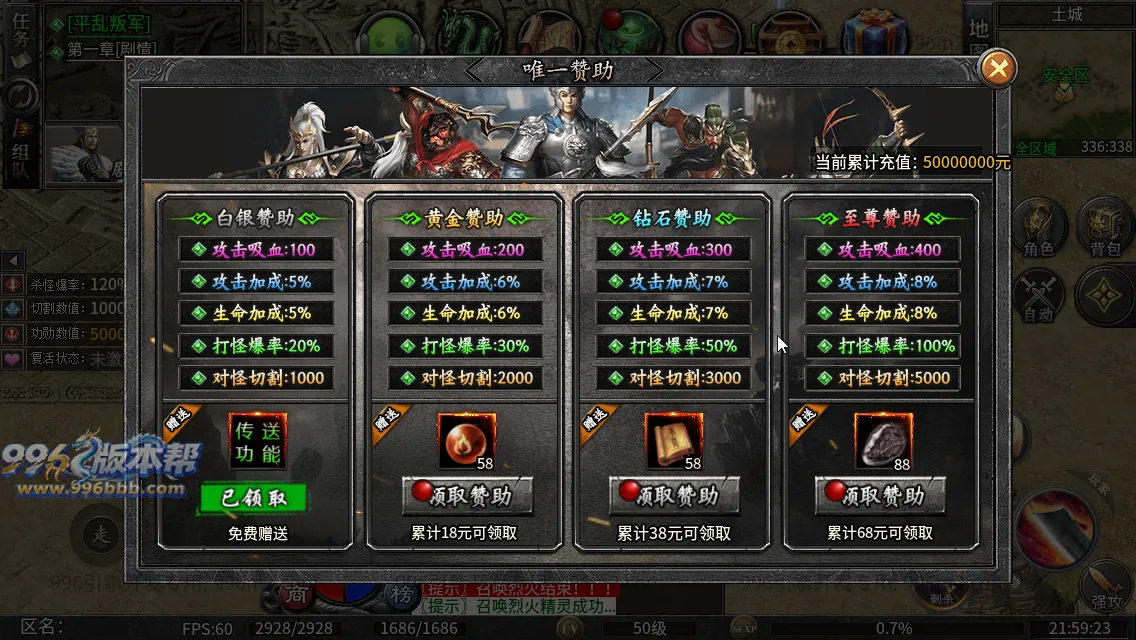Claim the 黄金赞助 reward at 18元
1136x640 pixels.
[467, 495]
